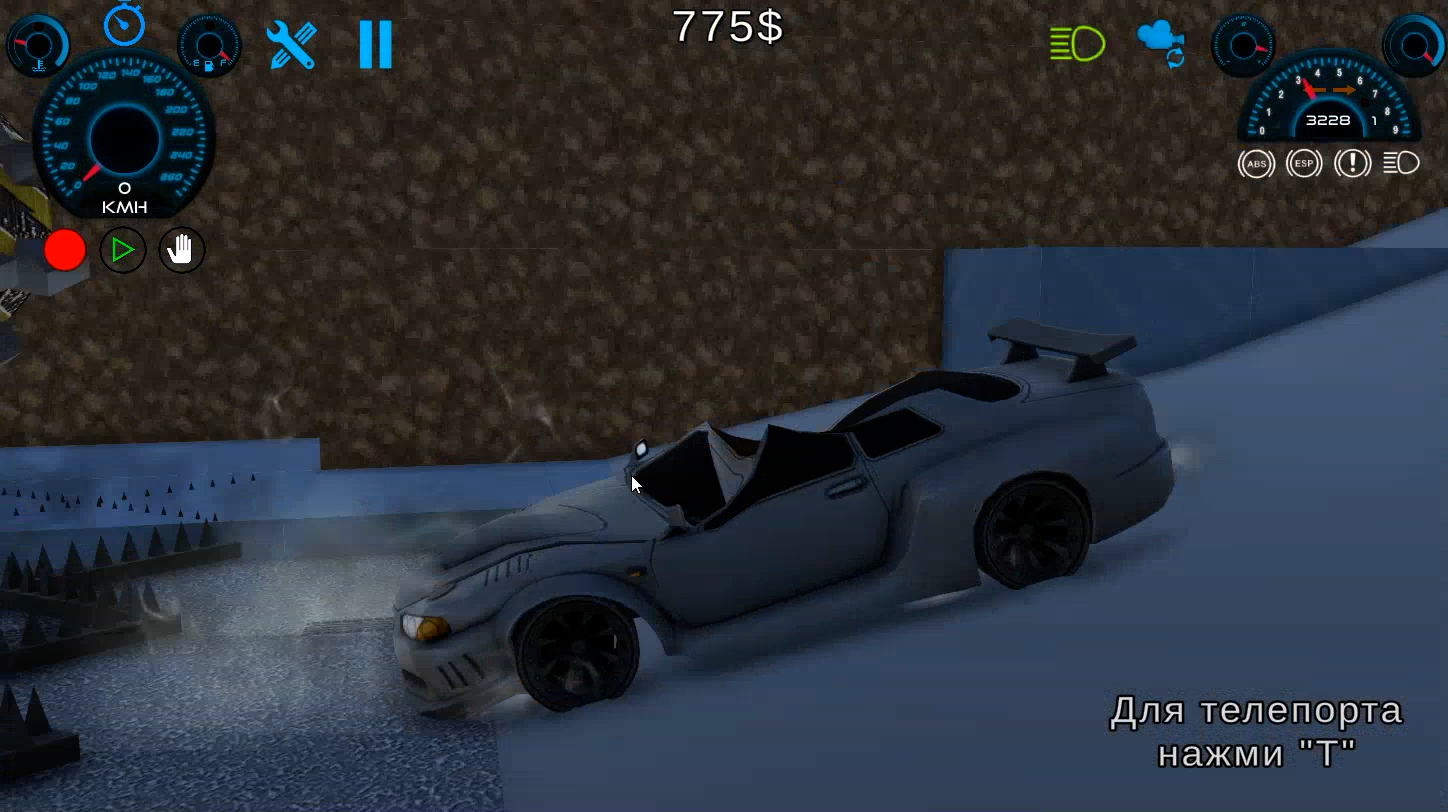Toggle recording with the red button
This screenshot has height=812, width=1448.
point(64,250)
